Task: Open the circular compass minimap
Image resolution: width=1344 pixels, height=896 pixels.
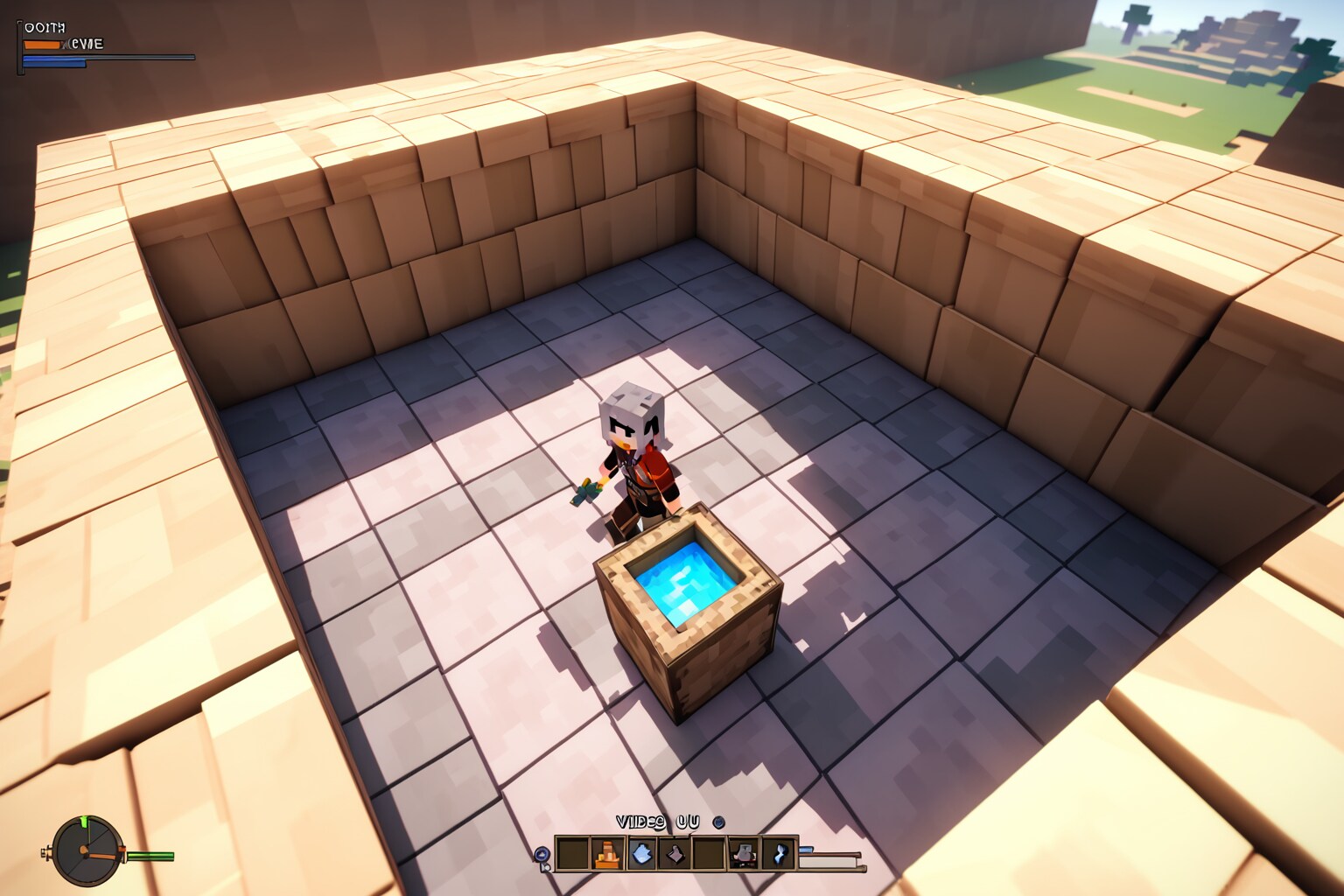Action: pos(87,850)
